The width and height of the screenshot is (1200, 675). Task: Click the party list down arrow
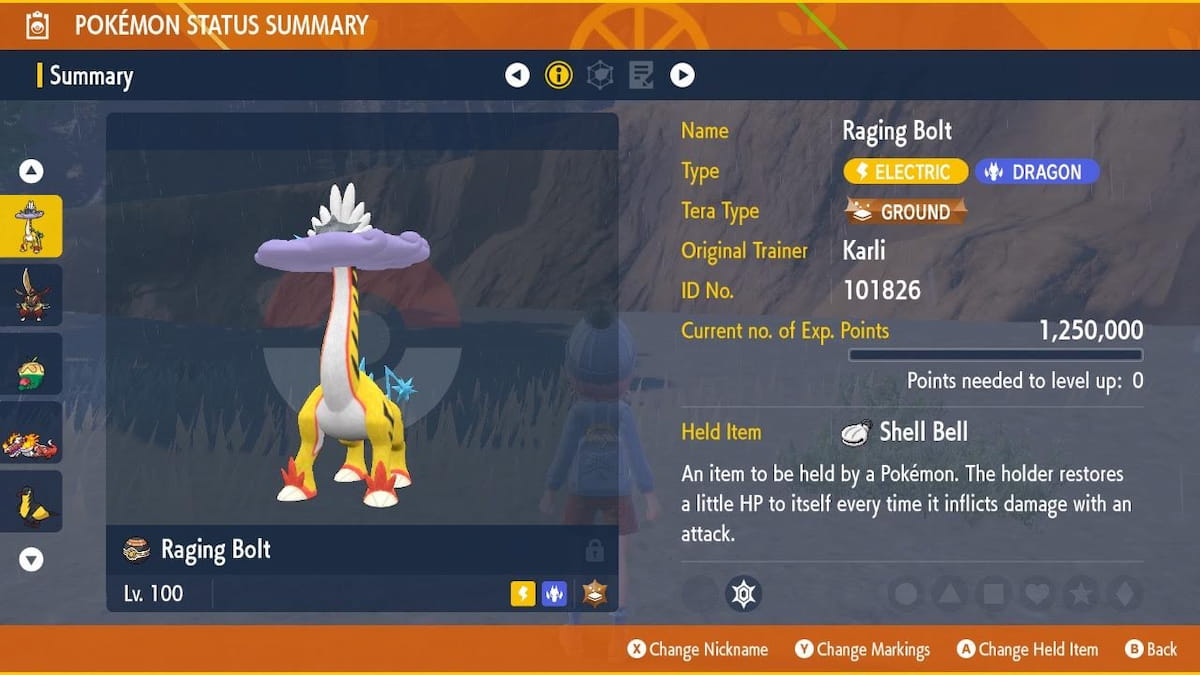click(x=31, y=559)
